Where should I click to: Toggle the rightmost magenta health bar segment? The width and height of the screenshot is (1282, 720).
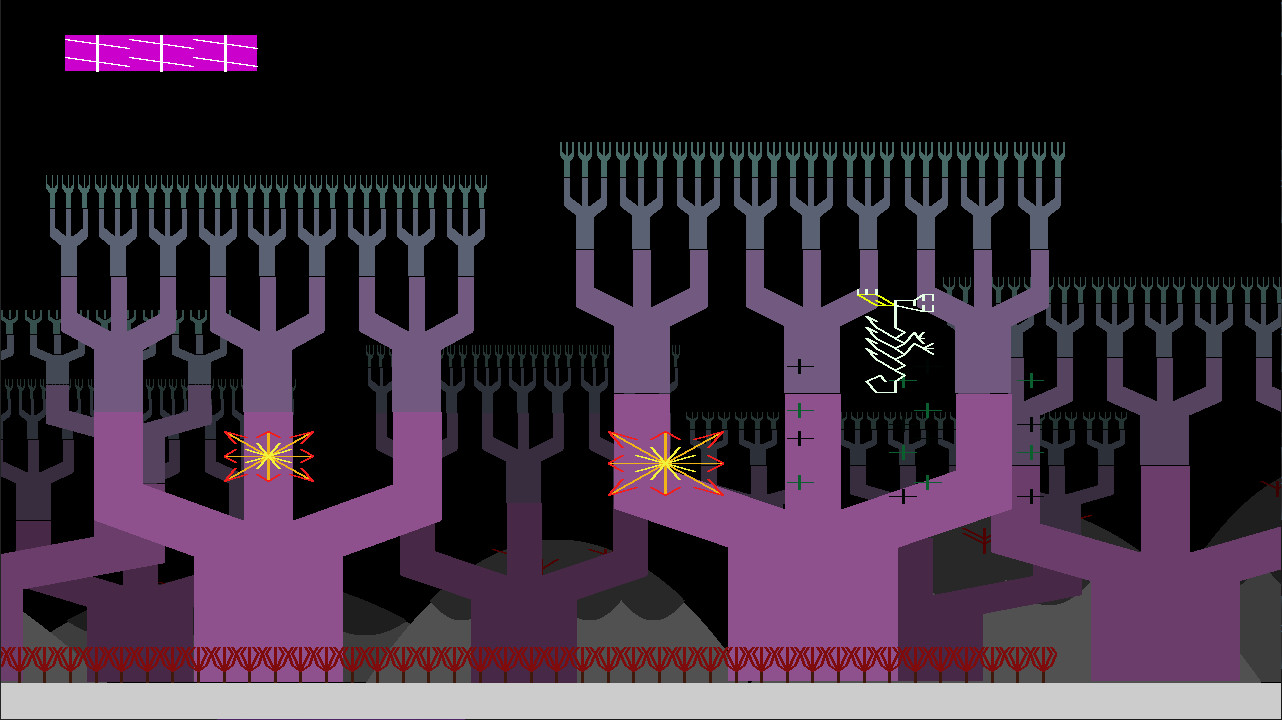tap(240, 55)
